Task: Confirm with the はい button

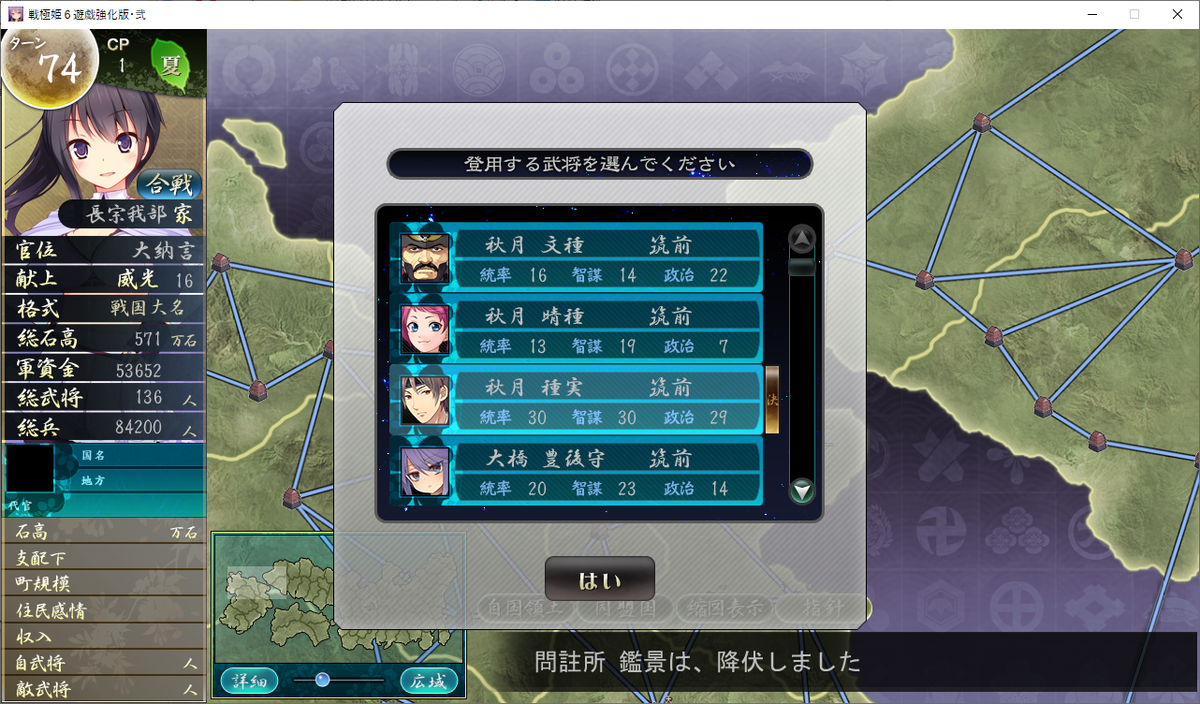Action: (599, 580)
